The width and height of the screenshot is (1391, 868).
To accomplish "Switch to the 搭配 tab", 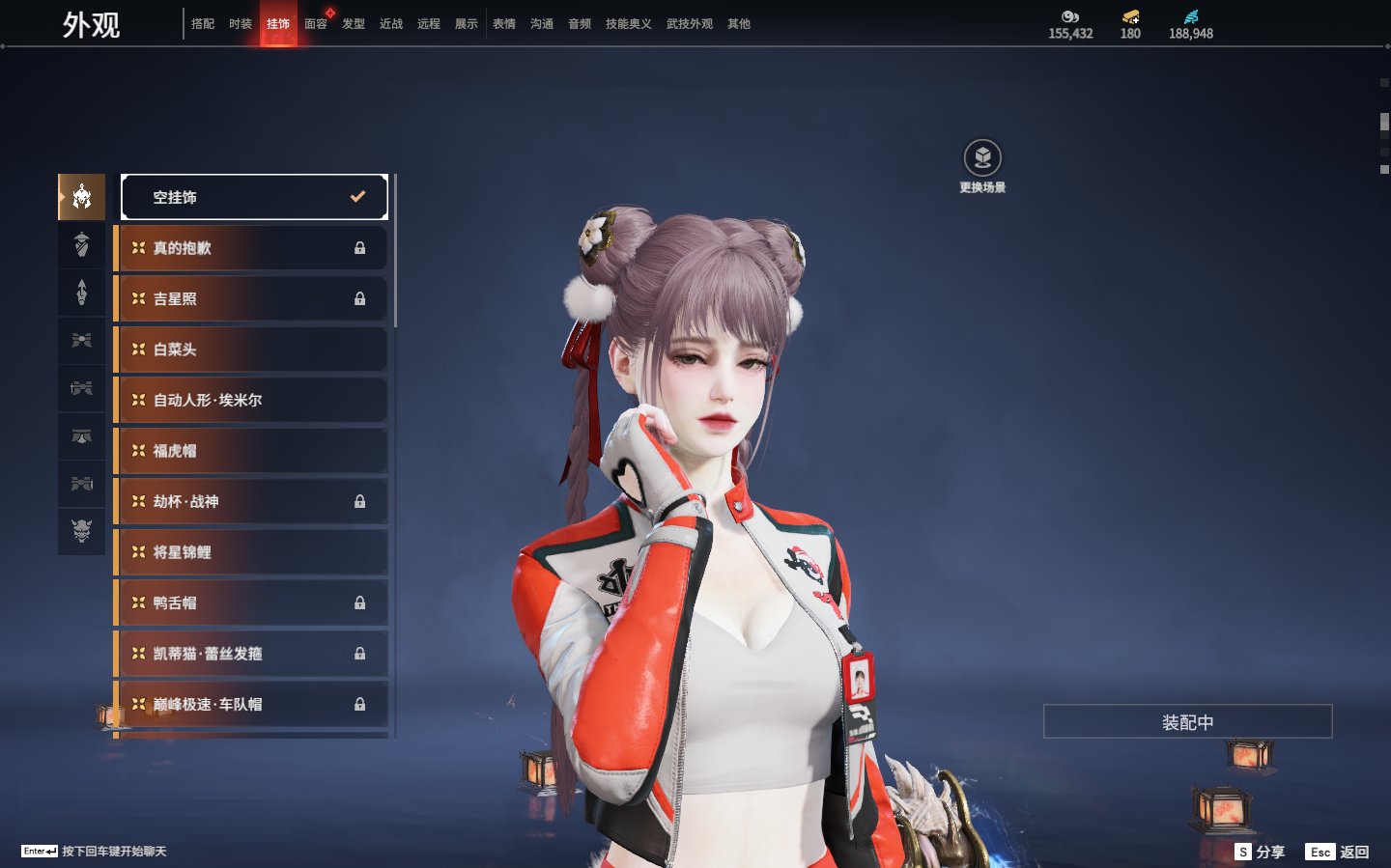I will [203, 24].
